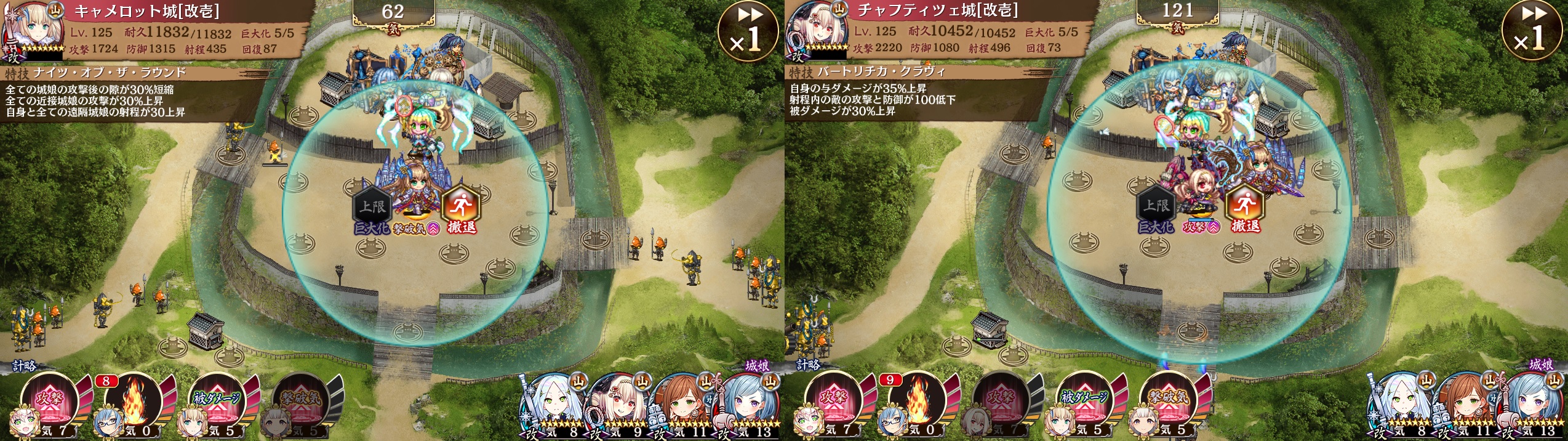Tap the 上限 巨大化 button for キャメロット城

tap(372, 211)
